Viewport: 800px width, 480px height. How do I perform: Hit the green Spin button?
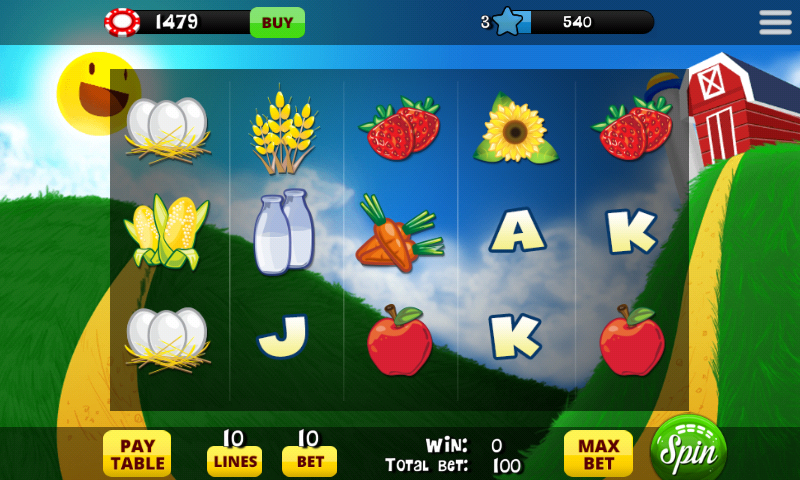pyautogui.click(x=688, y=450)
